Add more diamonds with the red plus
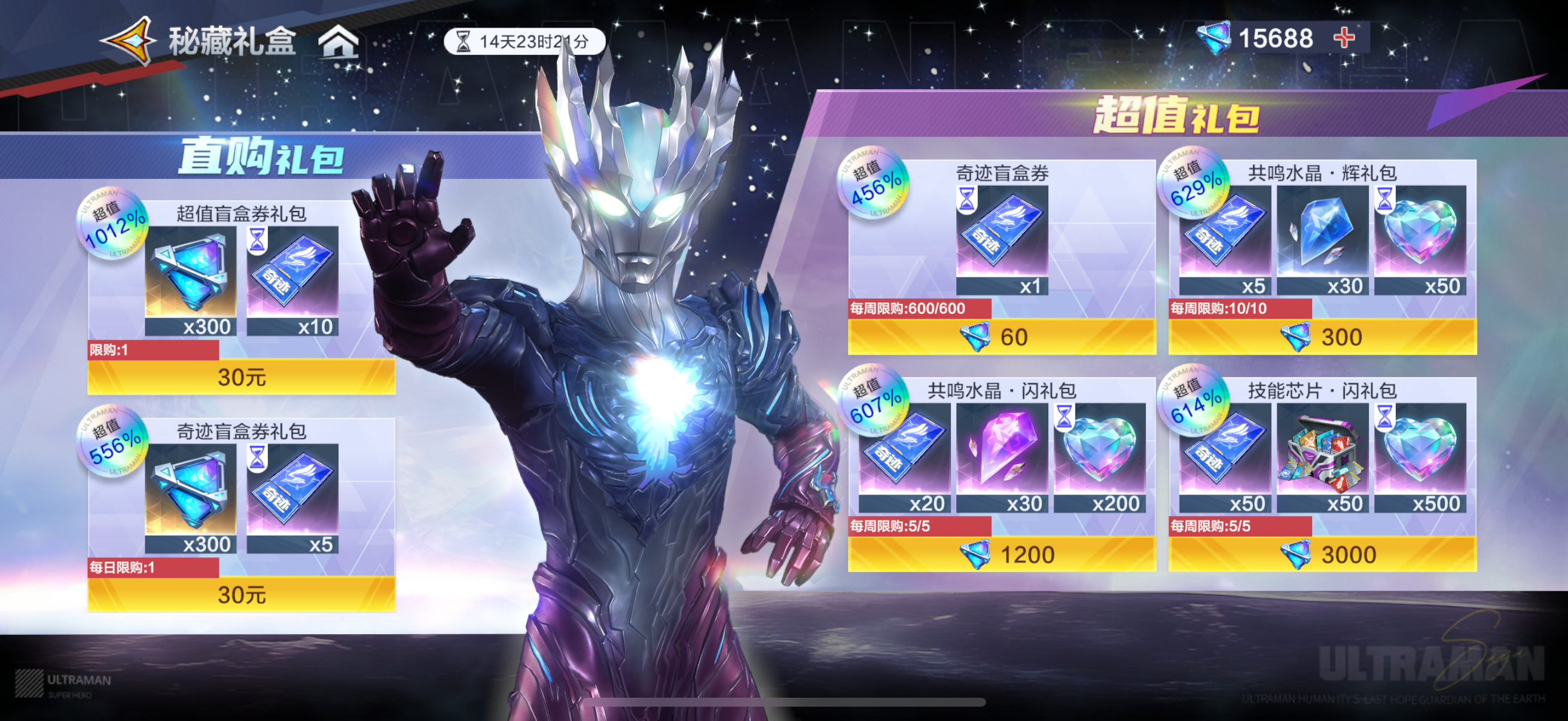This screenshot has width=1568, height=721. coord(1344,38)
